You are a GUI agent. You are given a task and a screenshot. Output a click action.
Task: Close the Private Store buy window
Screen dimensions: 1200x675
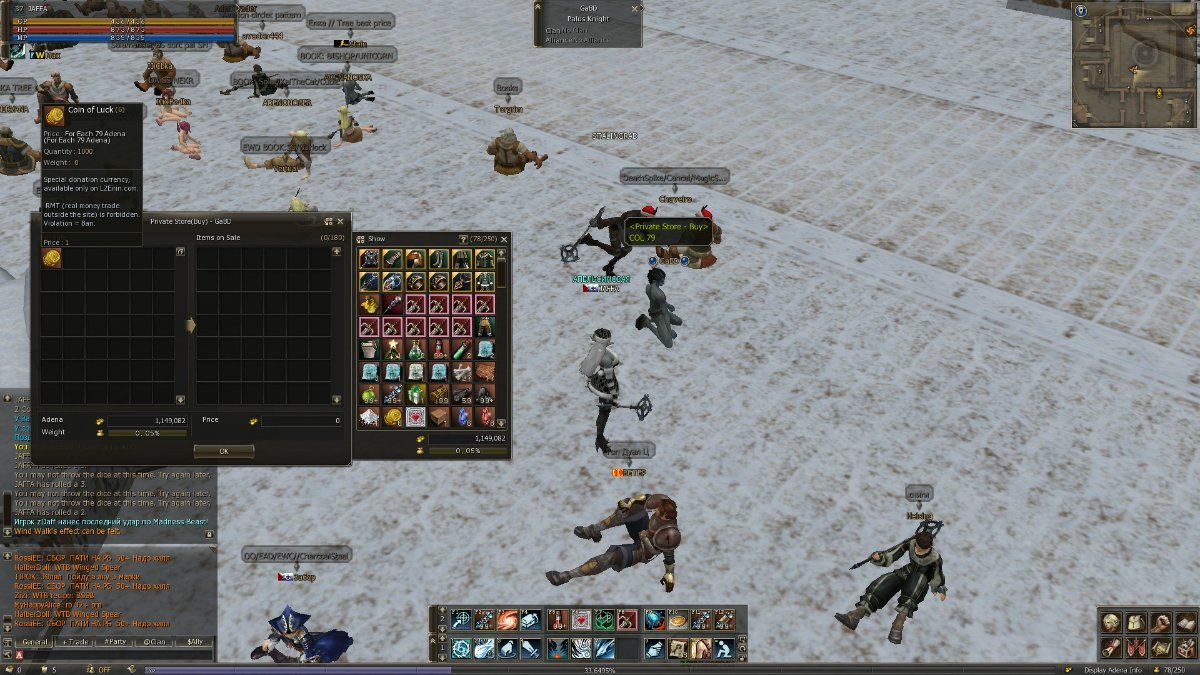[340, 221]
